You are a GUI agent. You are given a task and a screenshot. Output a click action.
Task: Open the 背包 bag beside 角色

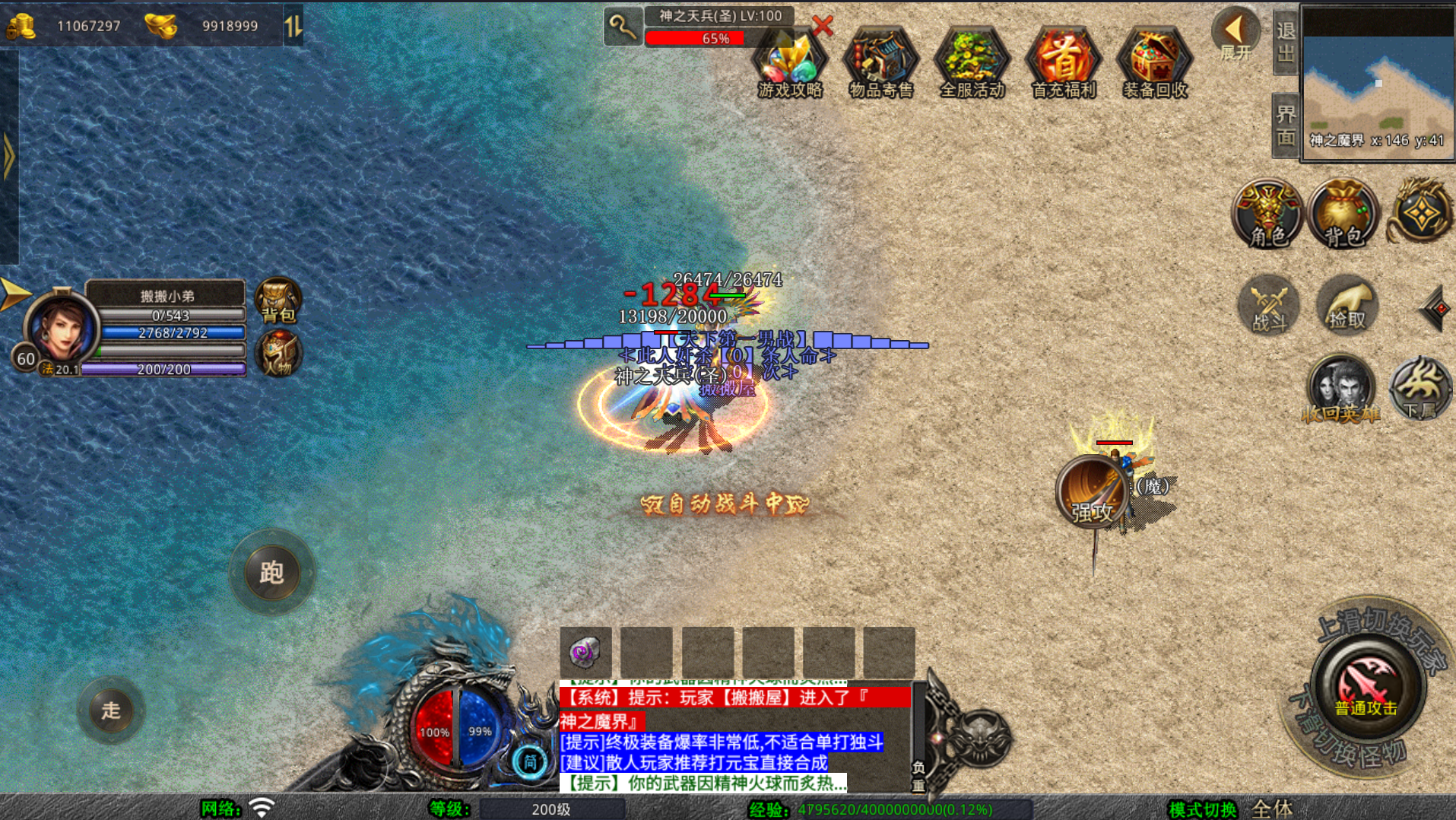click(1343, 215)
